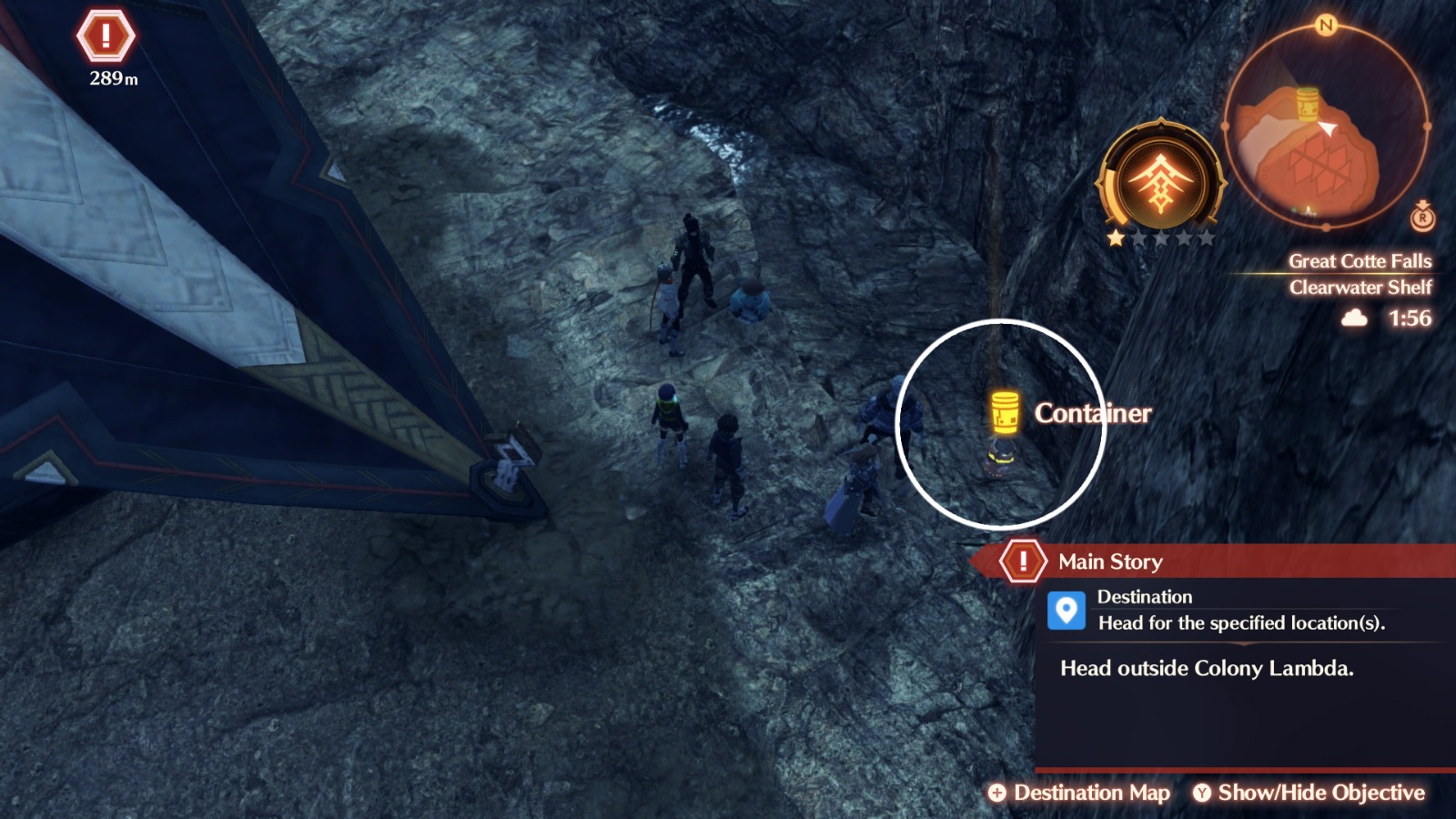Click the weather cloud icon
1456x819 pixels.
[1355, 318]
